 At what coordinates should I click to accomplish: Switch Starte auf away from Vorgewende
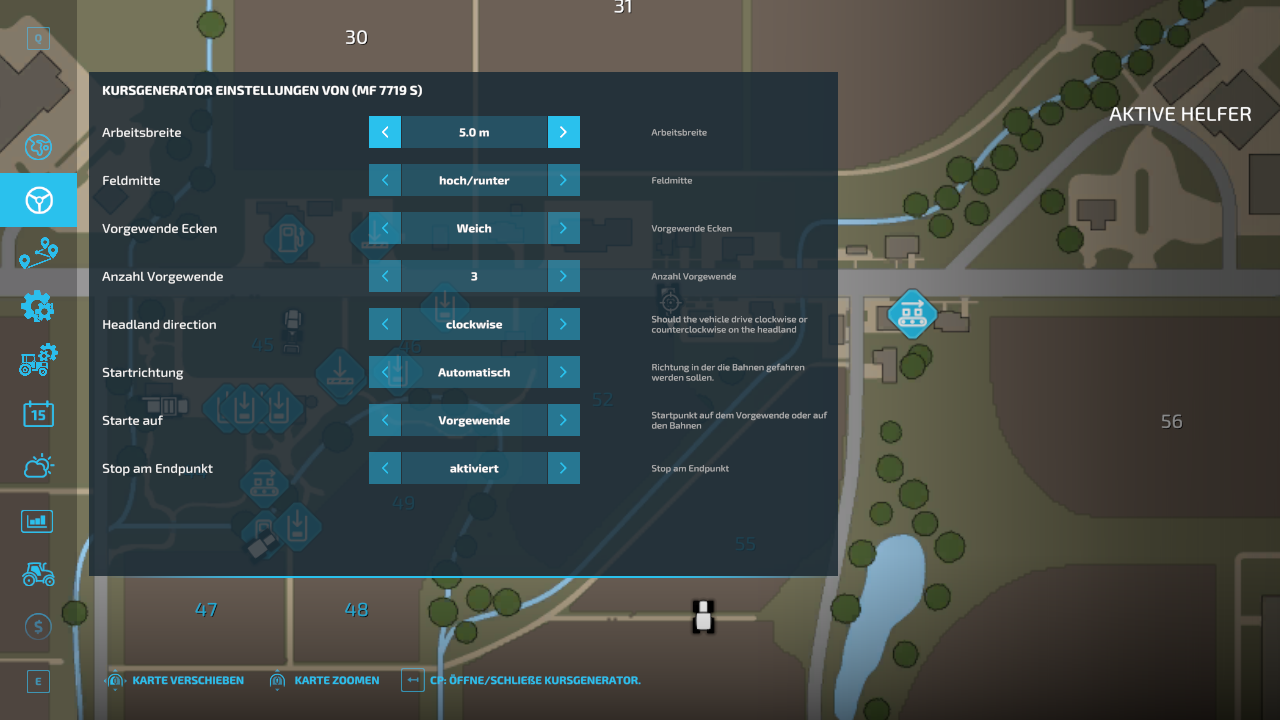tap(564, 420)
